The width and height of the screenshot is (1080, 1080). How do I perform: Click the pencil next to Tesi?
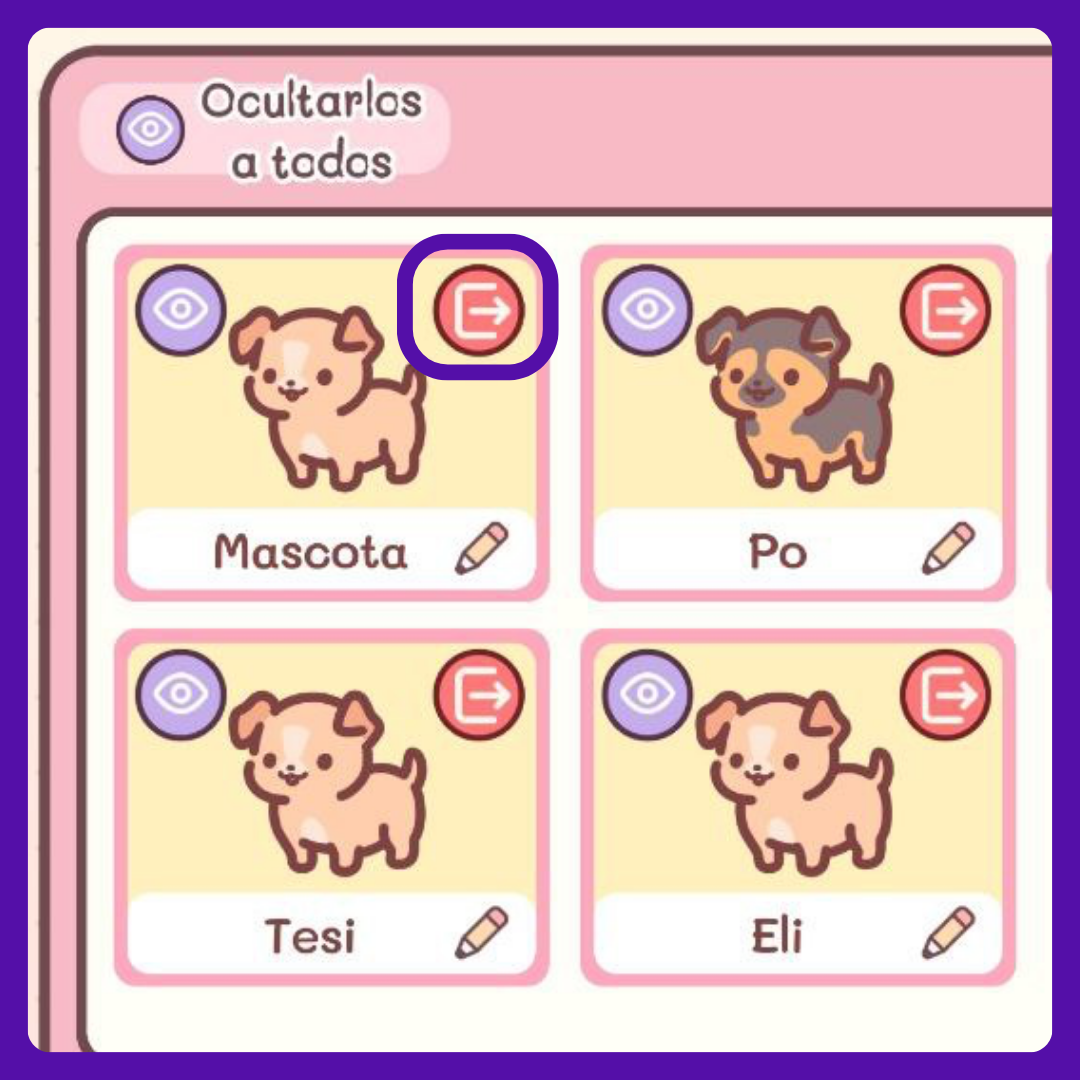click(x=482, y=933)
